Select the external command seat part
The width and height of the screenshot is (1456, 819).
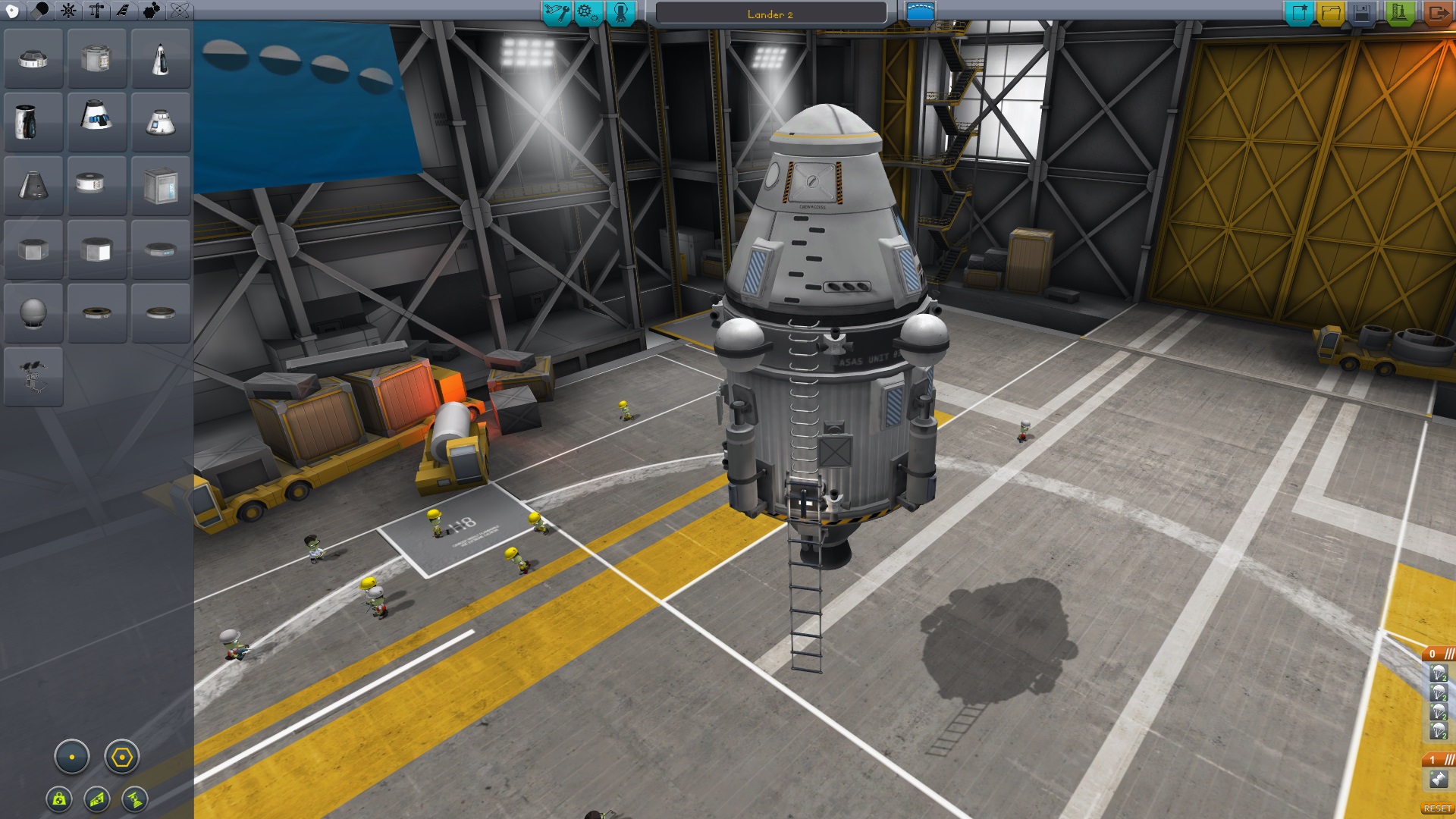(x=33, y=377)
